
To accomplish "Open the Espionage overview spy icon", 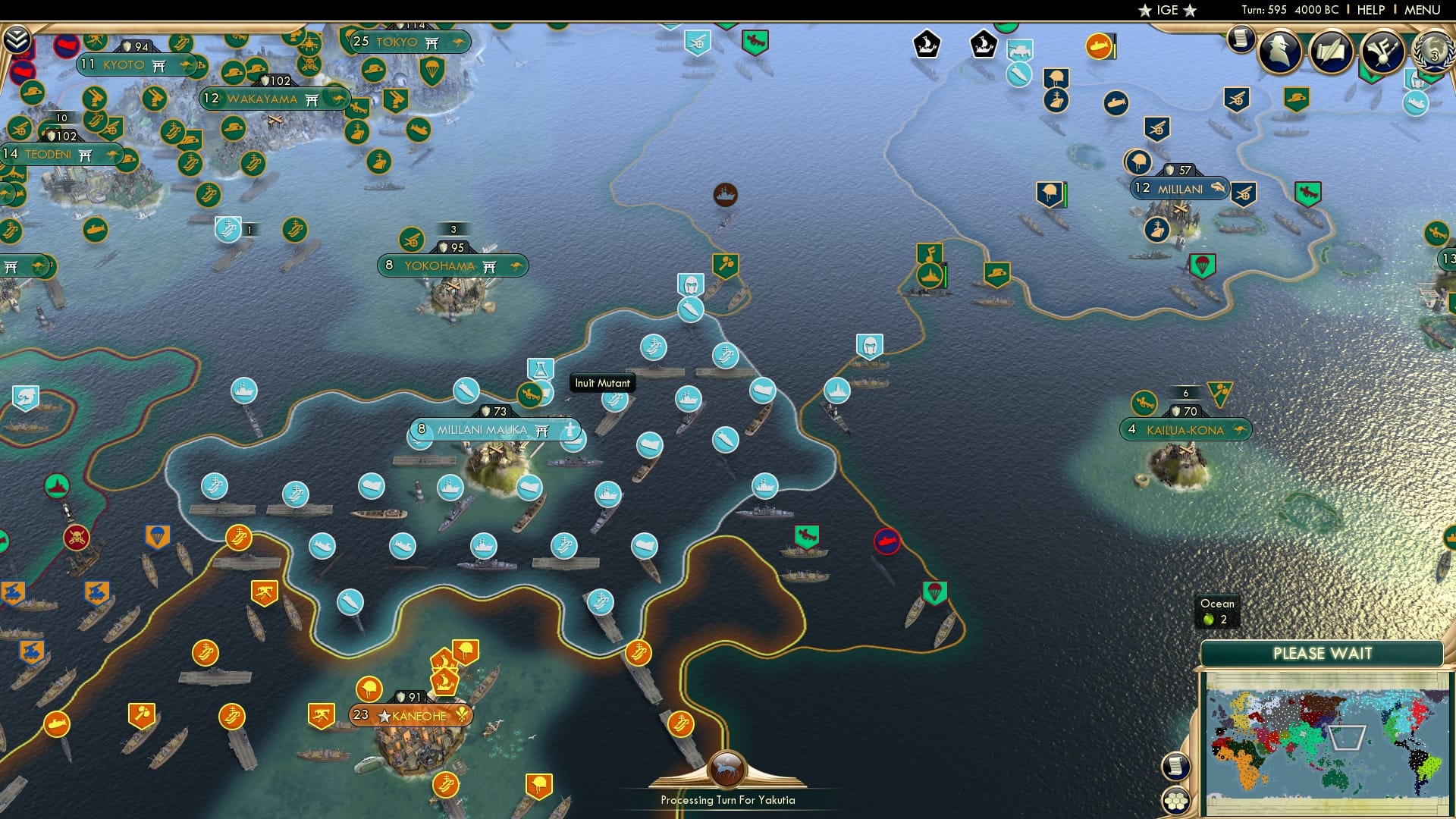I will pos(1280,52).
